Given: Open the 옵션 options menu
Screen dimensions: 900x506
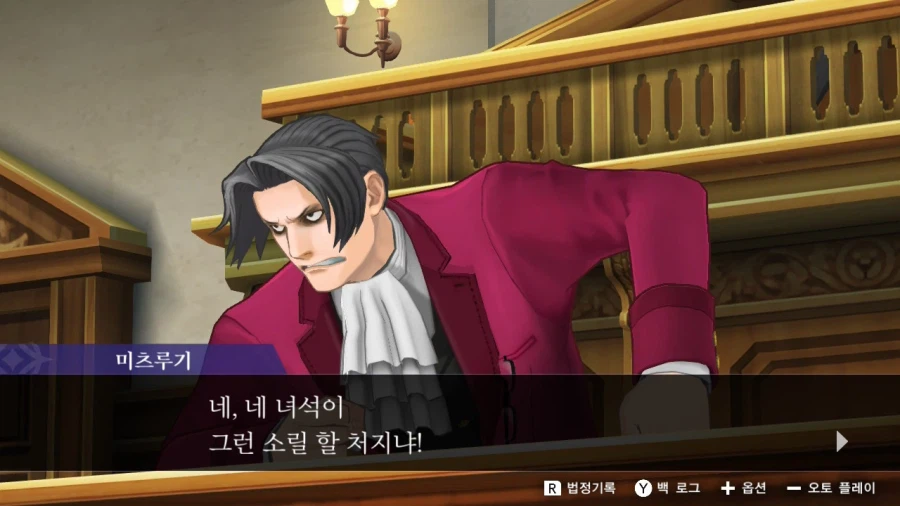Looking at the screenshot, I should [743, 488].
